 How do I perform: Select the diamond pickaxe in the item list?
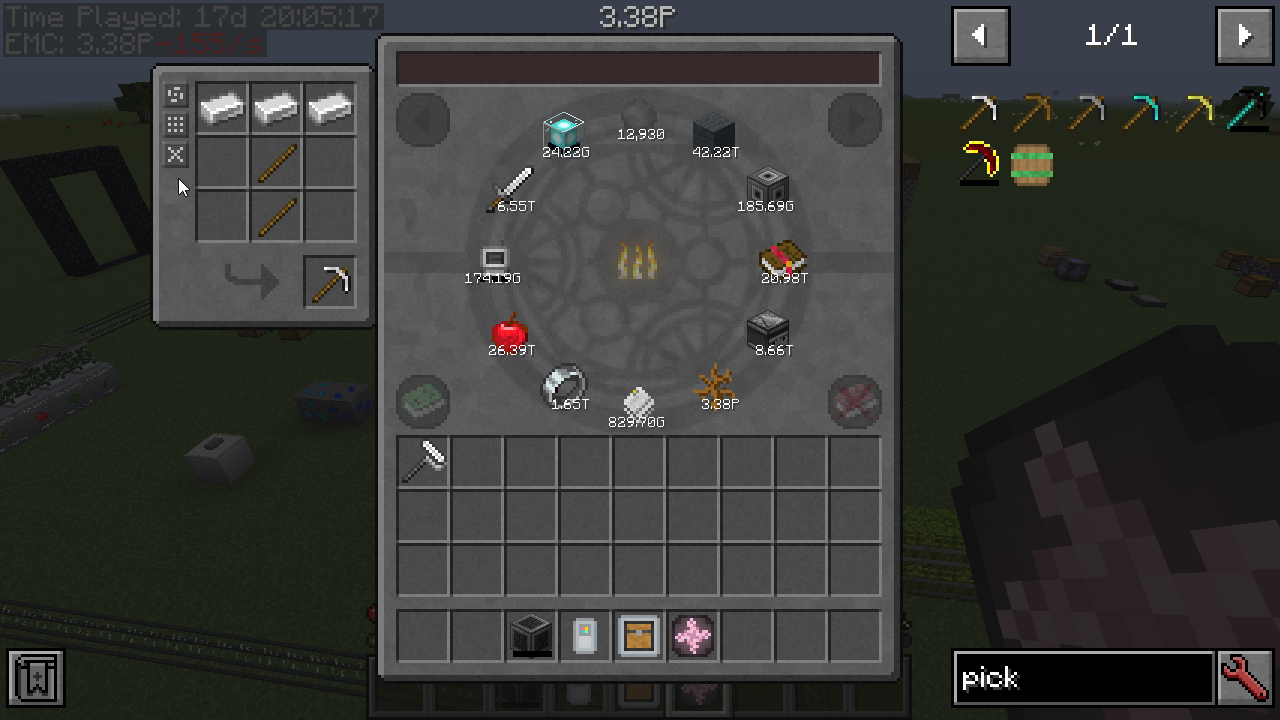click(1140, 111)
